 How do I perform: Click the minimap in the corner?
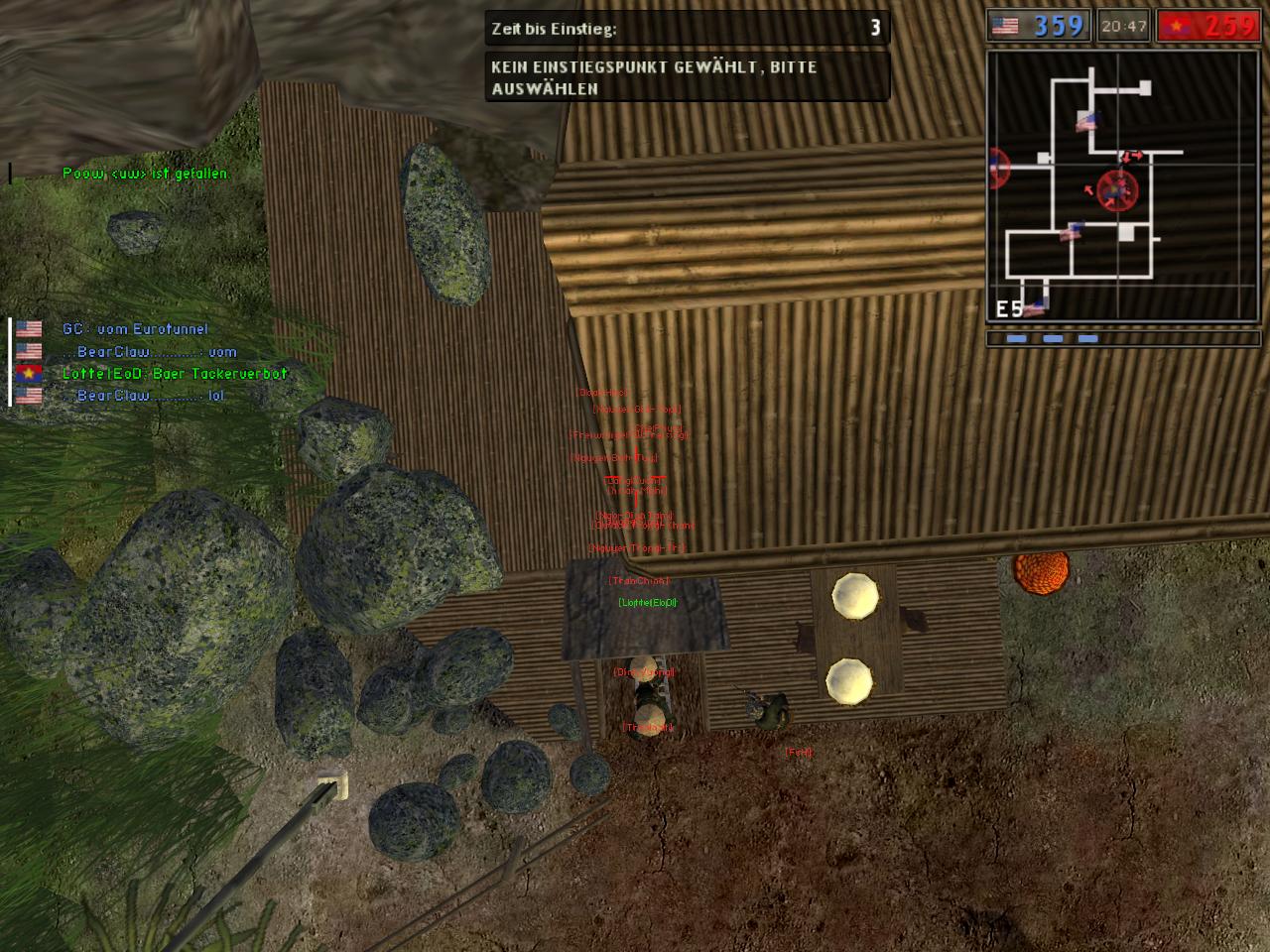(x=1123, y=186)
